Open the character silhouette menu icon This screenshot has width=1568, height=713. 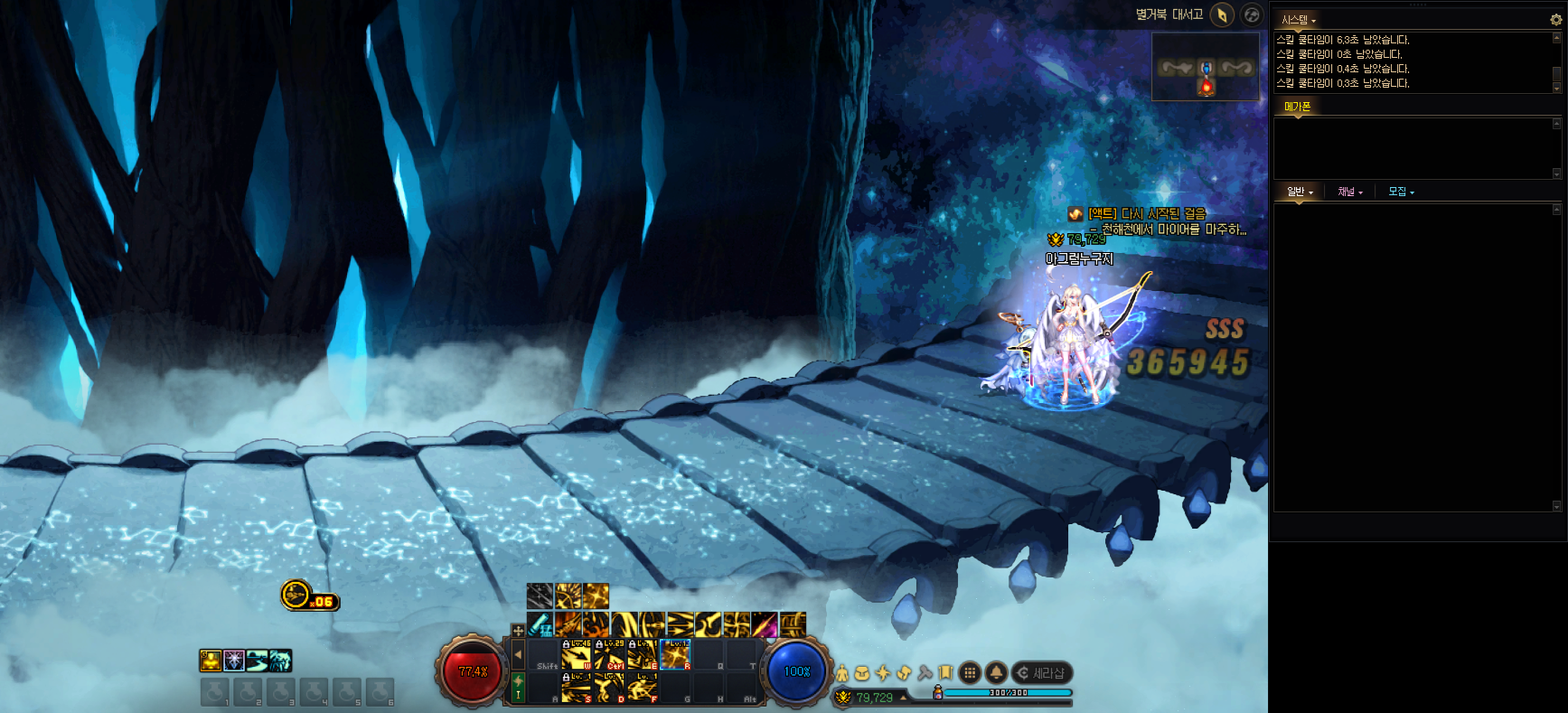(x=842, y=672)
